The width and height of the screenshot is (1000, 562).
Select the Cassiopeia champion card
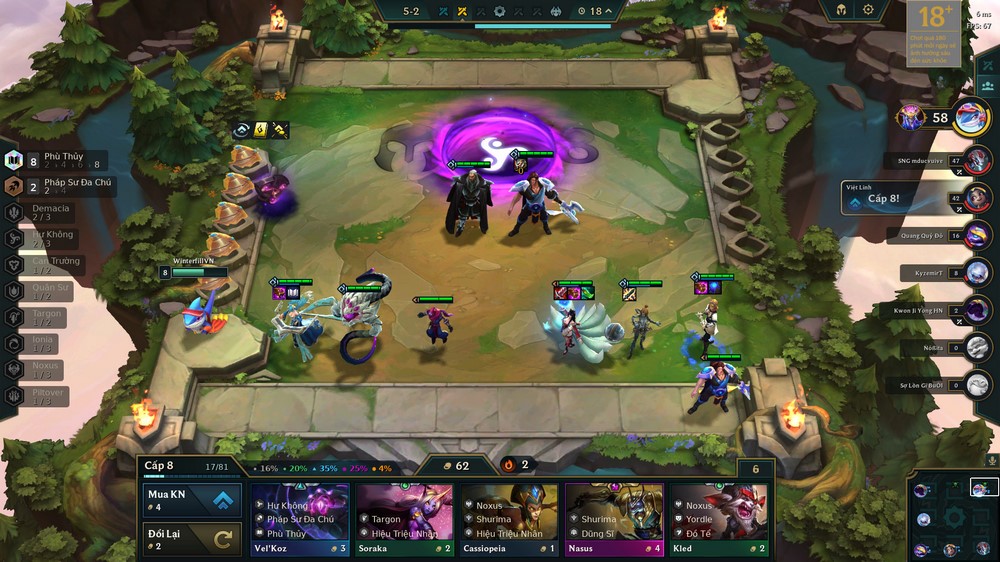click(x=508, y=520)
